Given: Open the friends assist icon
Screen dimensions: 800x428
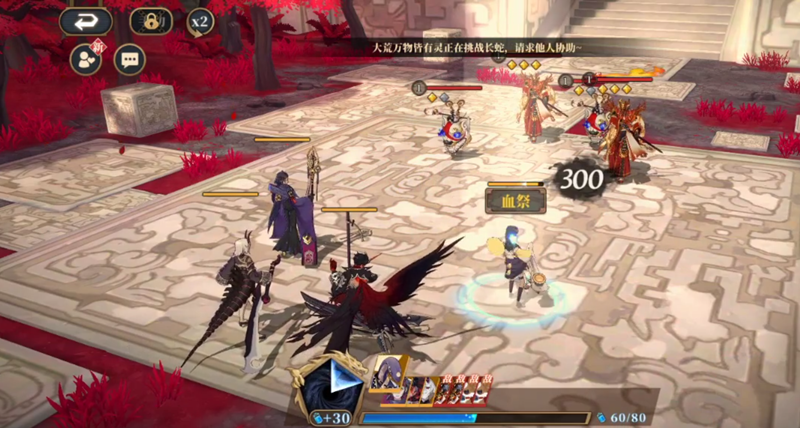Looking at the screenshot, I should 84,58.
